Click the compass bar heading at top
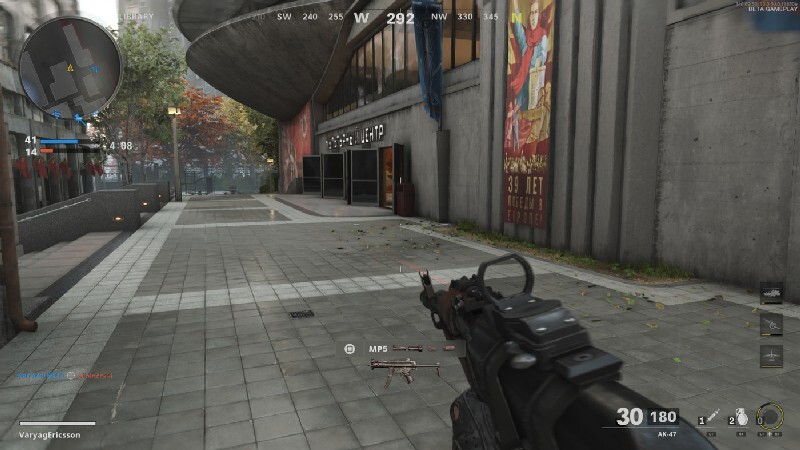The width and height of the screenshot is (800, 450). tap(400, 17)
